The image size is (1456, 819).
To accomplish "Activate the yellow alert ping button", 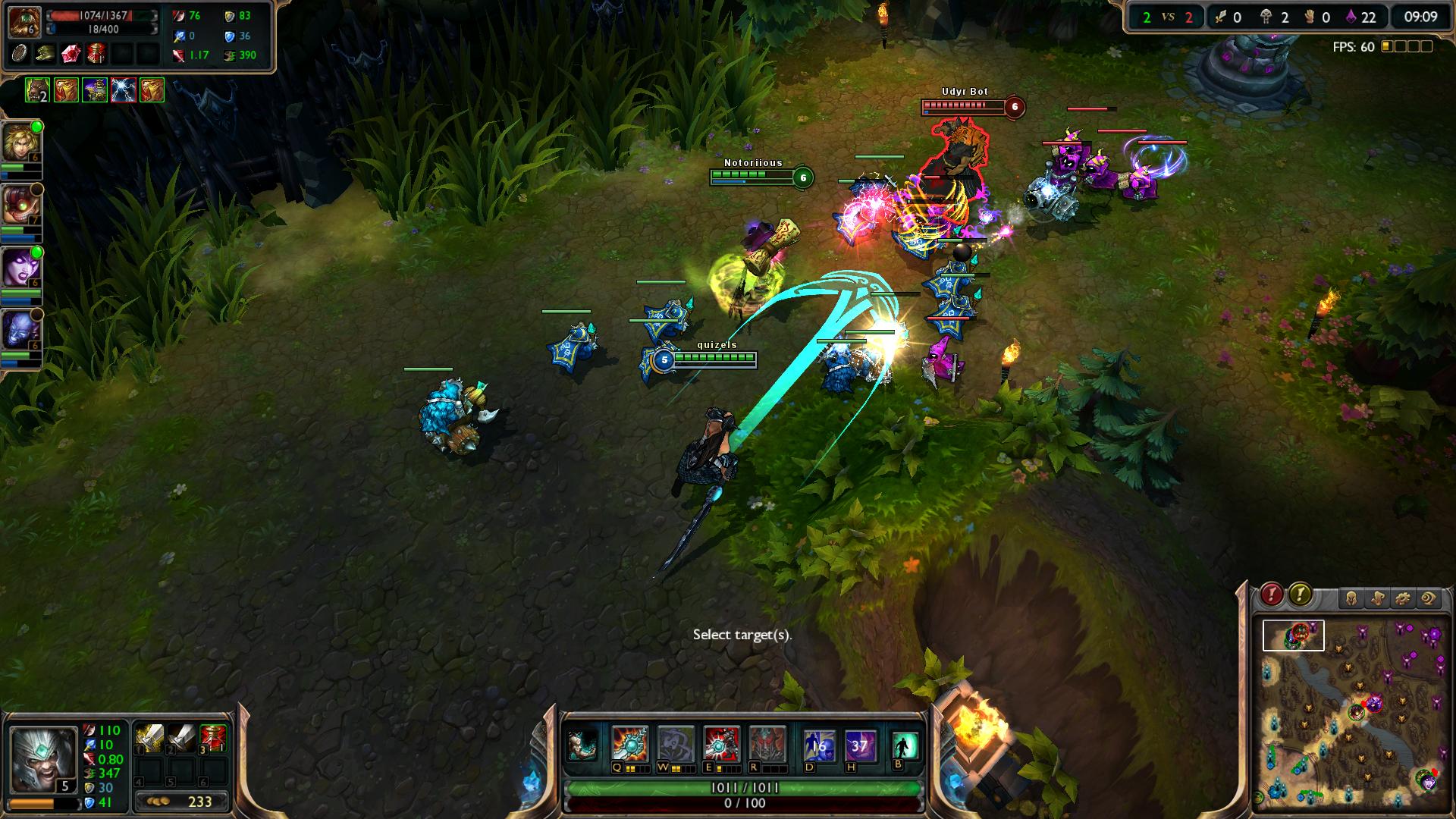I will [1300, 595].
